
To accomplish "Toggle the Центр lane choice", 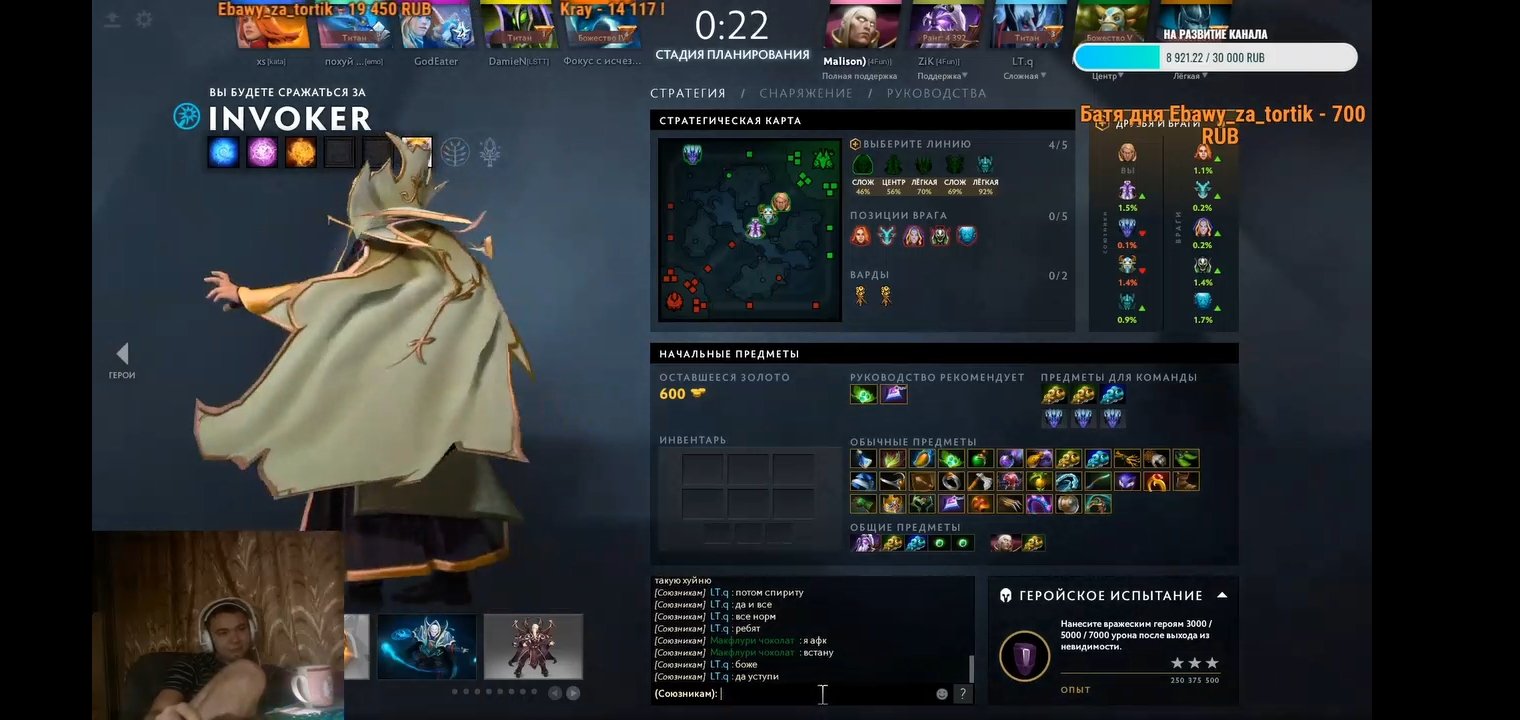I will 894,166.
